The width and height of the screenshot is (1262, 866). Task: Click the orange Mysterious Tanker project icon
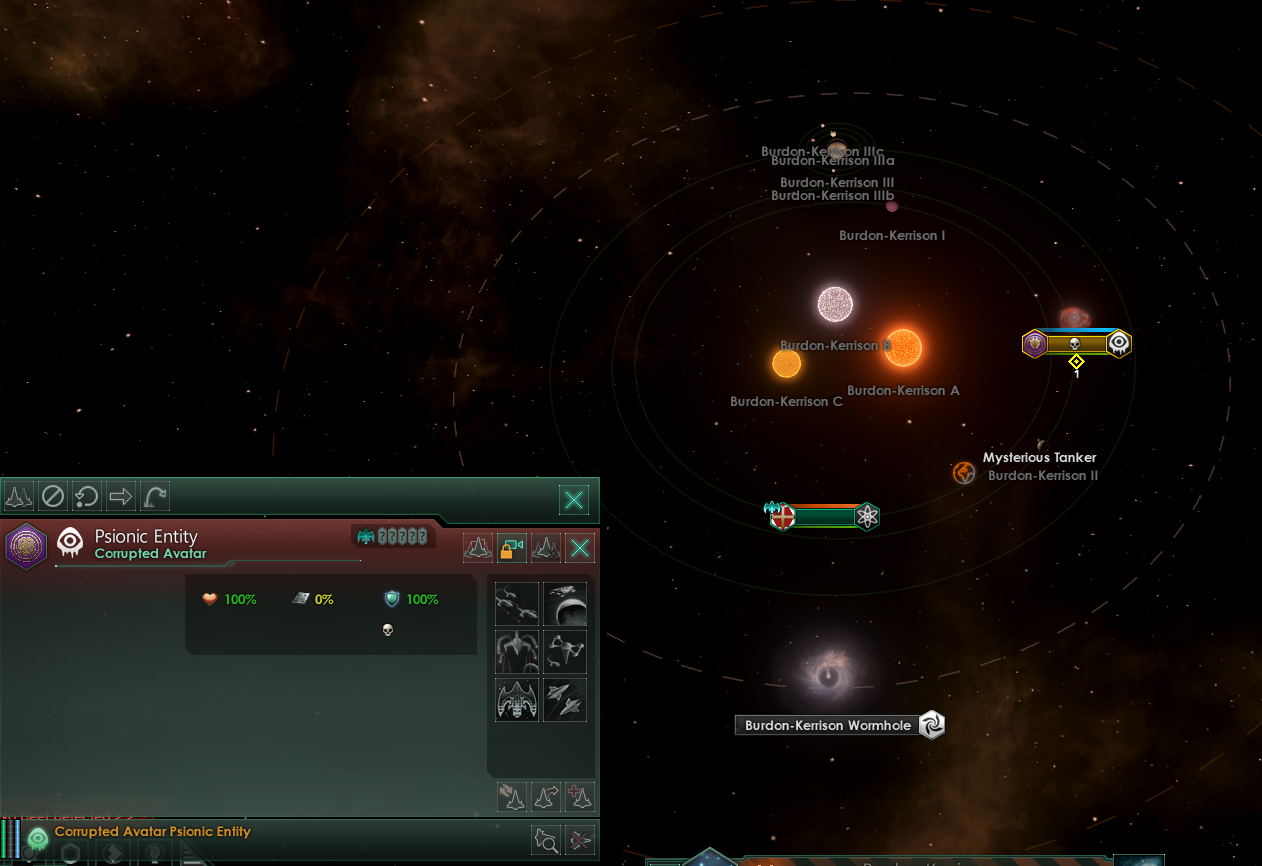[x=964, y=473]
